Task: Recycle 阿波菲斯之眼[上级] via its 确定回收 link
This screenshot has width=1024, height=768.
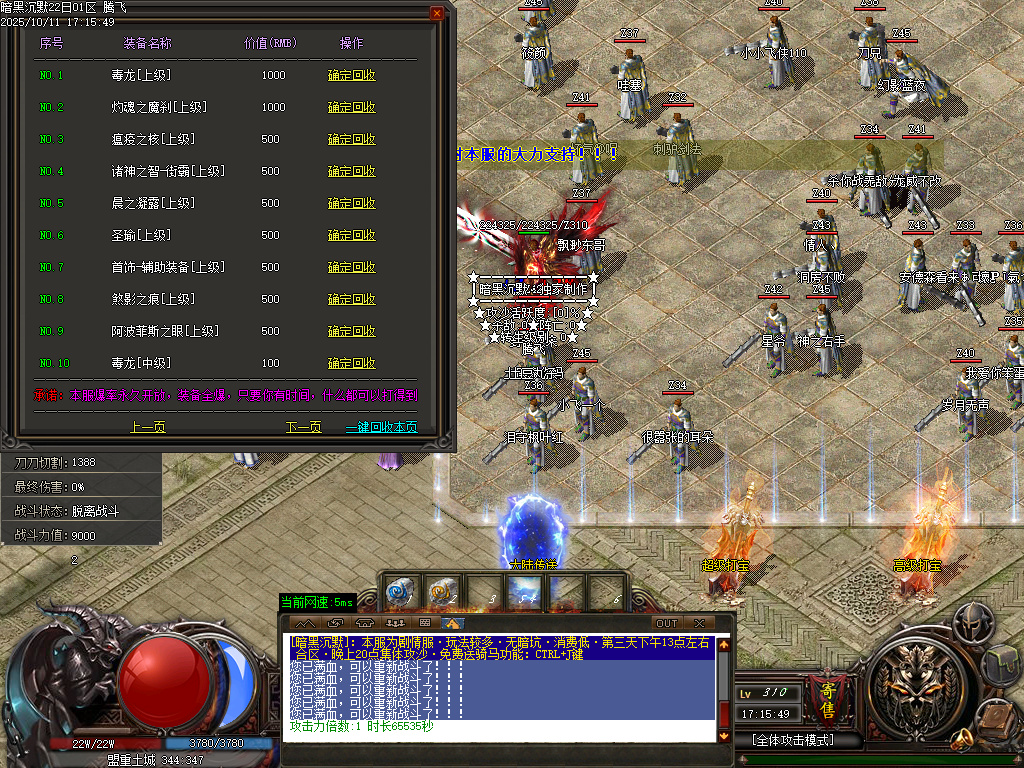Action: click(x=352, y=331)
